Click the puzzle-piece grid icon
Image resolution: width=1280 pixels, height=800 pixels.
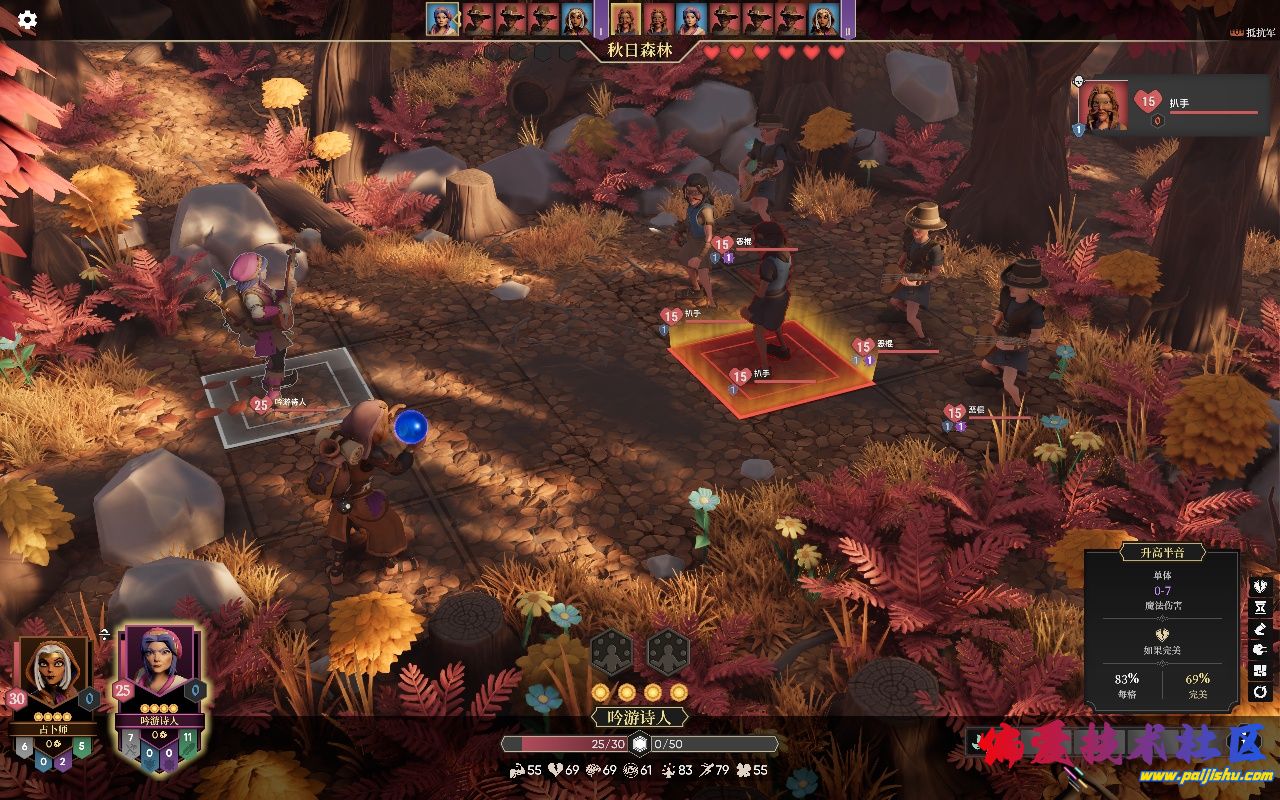click(1260, 671)
